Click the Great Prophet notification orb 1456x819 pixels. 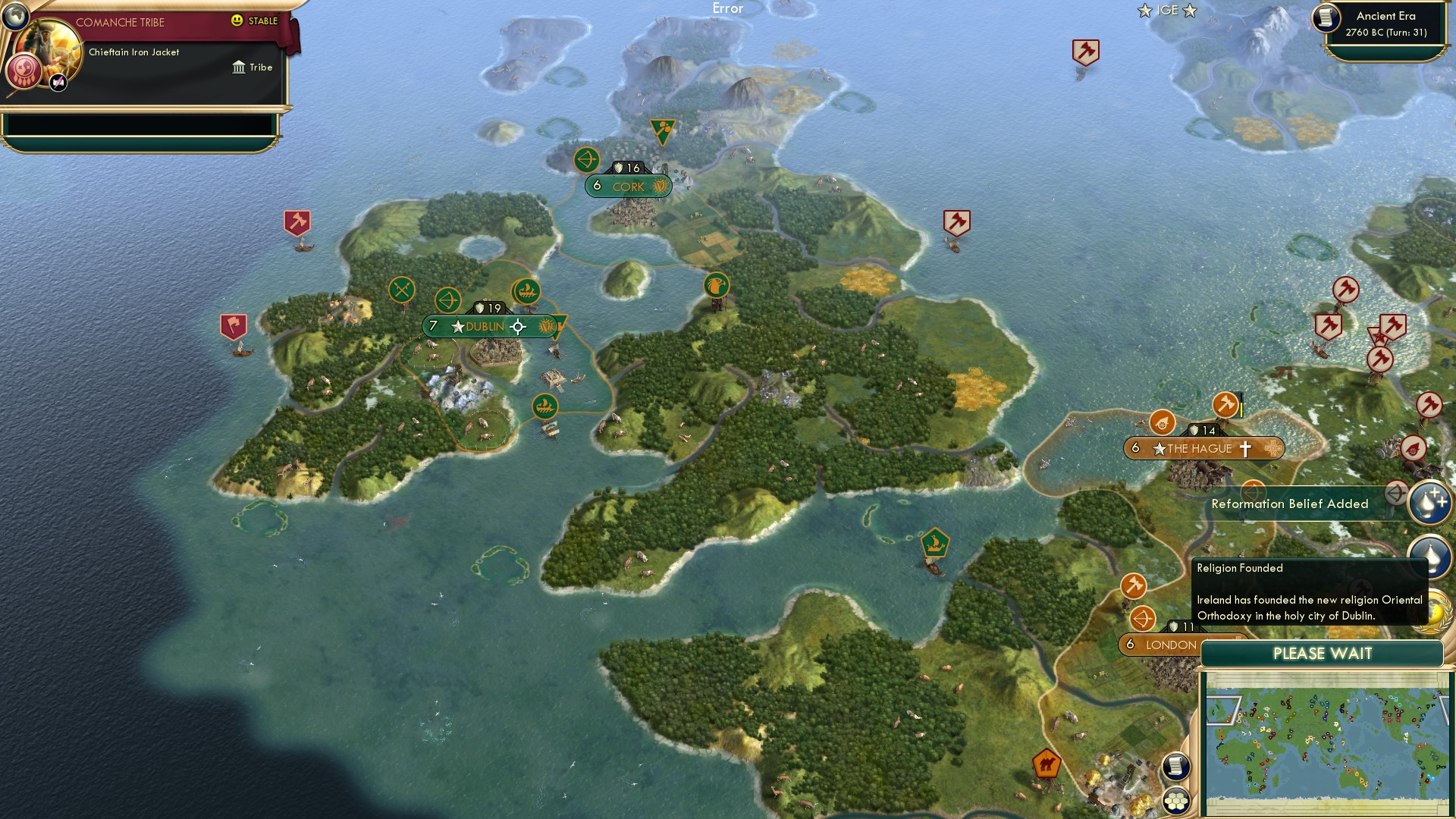coord(1429,502)
